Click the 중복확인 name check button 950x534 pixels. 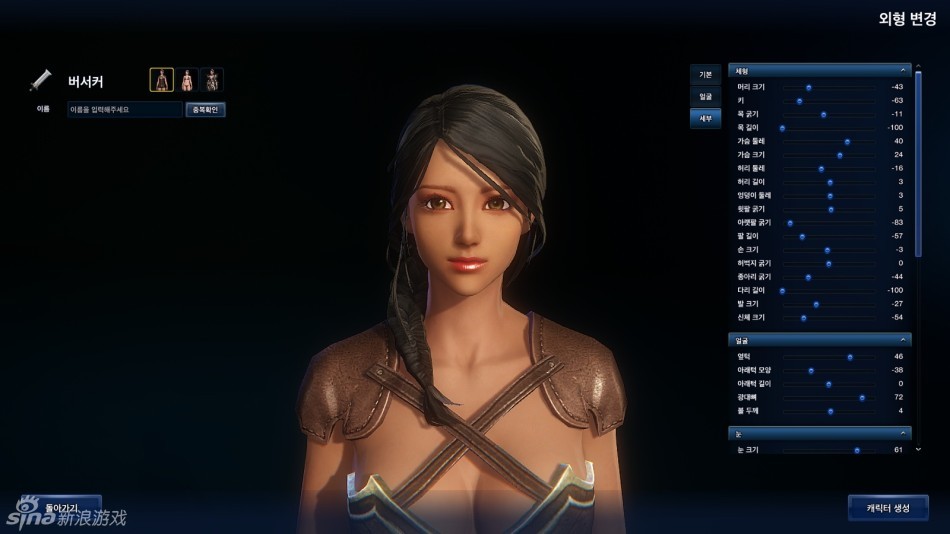pyautogui.click(x=205, y=109)
